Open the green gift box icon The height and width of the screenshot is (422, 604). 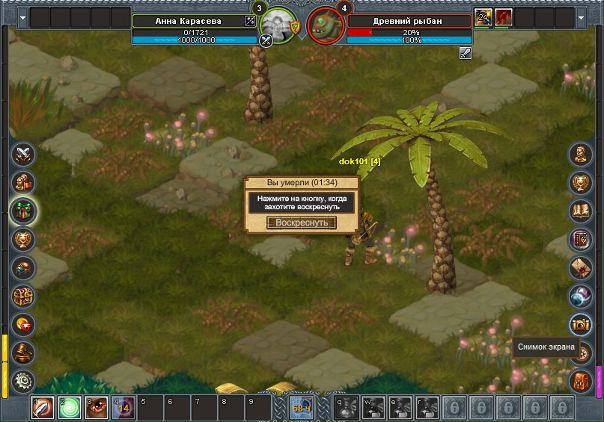coord(23,211)
